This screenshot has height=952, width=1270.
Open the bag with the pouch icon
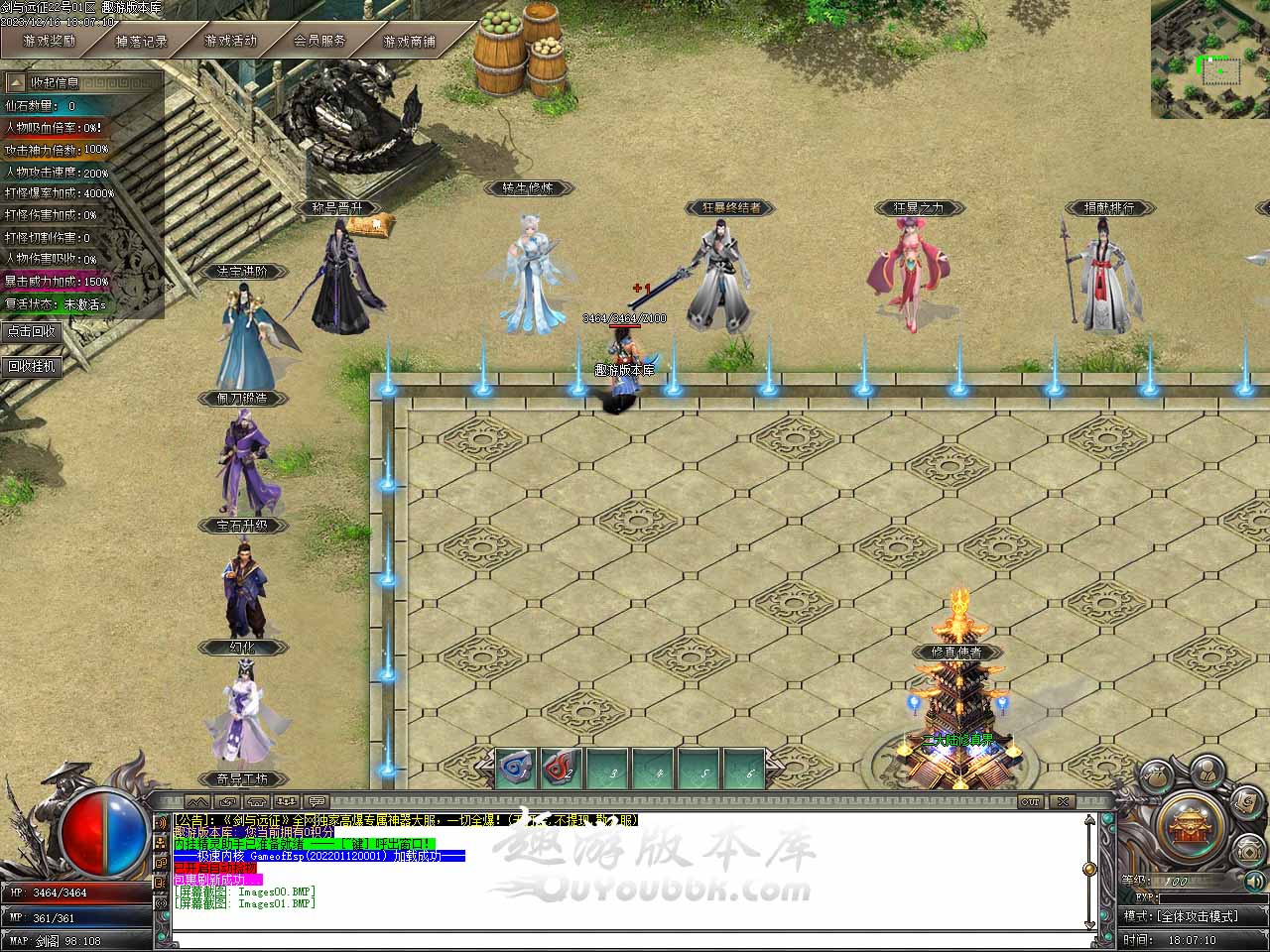(1156, 779)
